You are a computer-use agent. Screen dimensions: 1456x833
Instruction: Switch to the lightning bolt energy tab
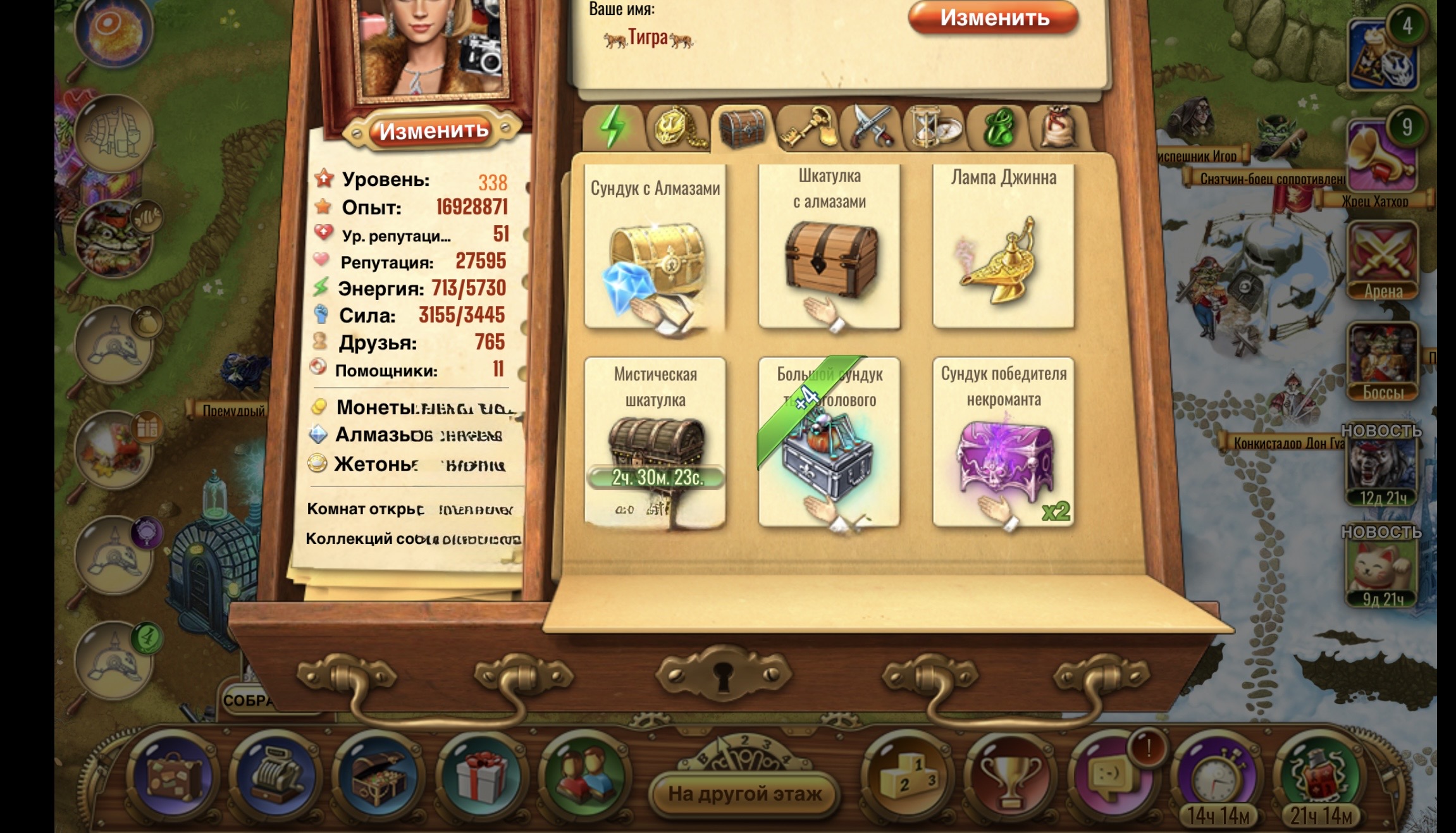[x=612, y=128]
